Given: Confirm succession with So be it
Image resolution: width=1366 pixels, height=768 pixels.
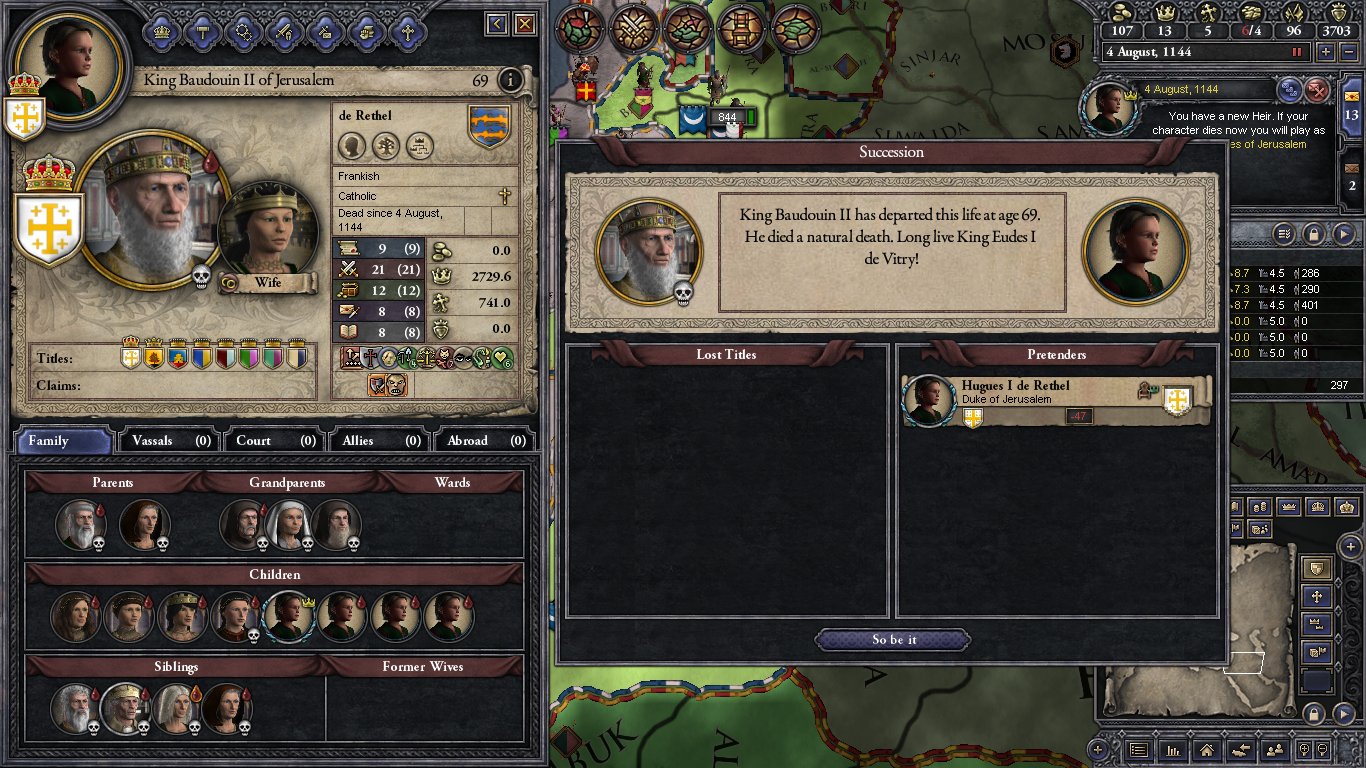Looking at the screenshot, I should [x=892, y=640].
